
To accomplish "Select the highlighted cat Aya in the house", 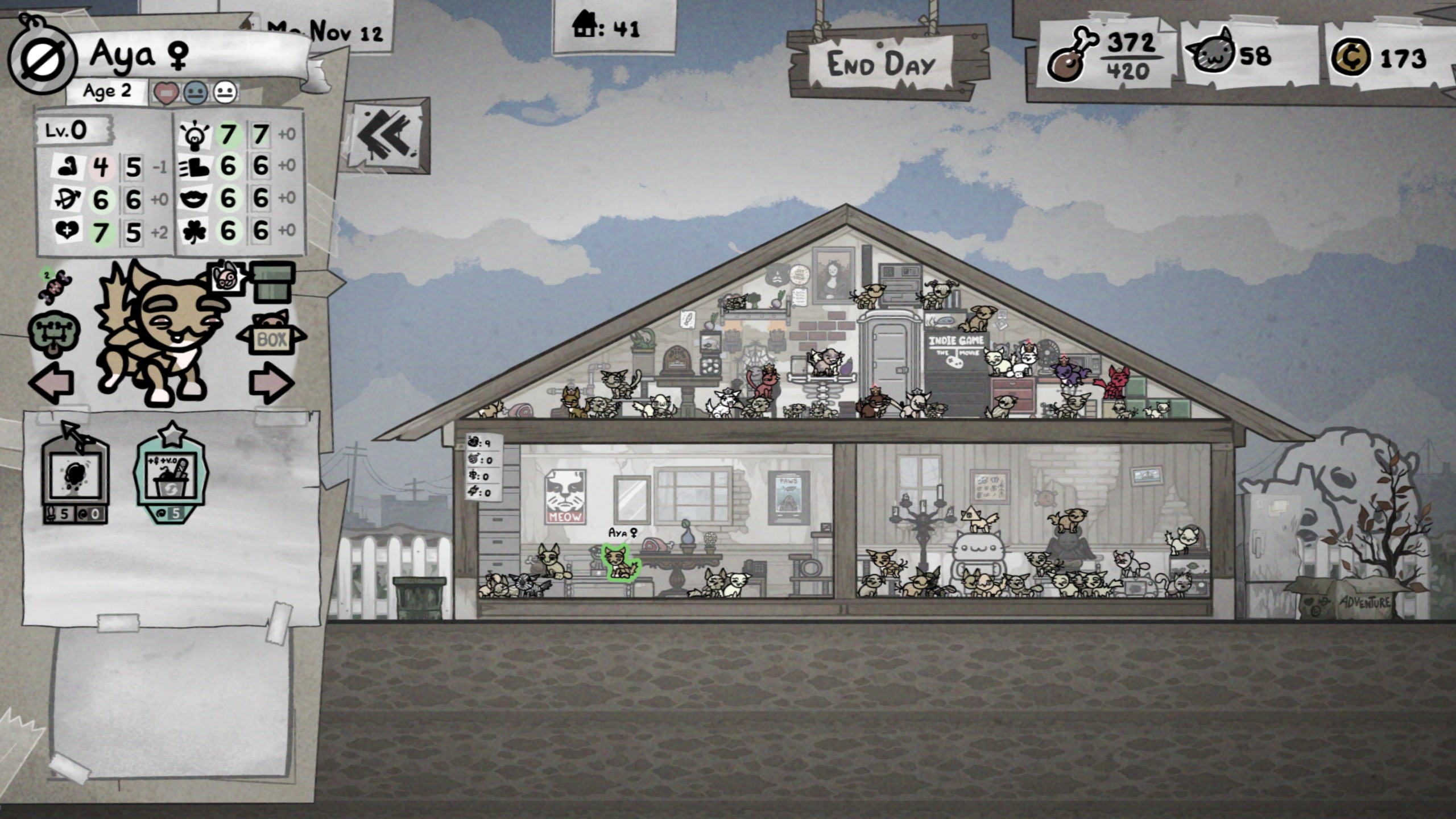I will (619, 562).
